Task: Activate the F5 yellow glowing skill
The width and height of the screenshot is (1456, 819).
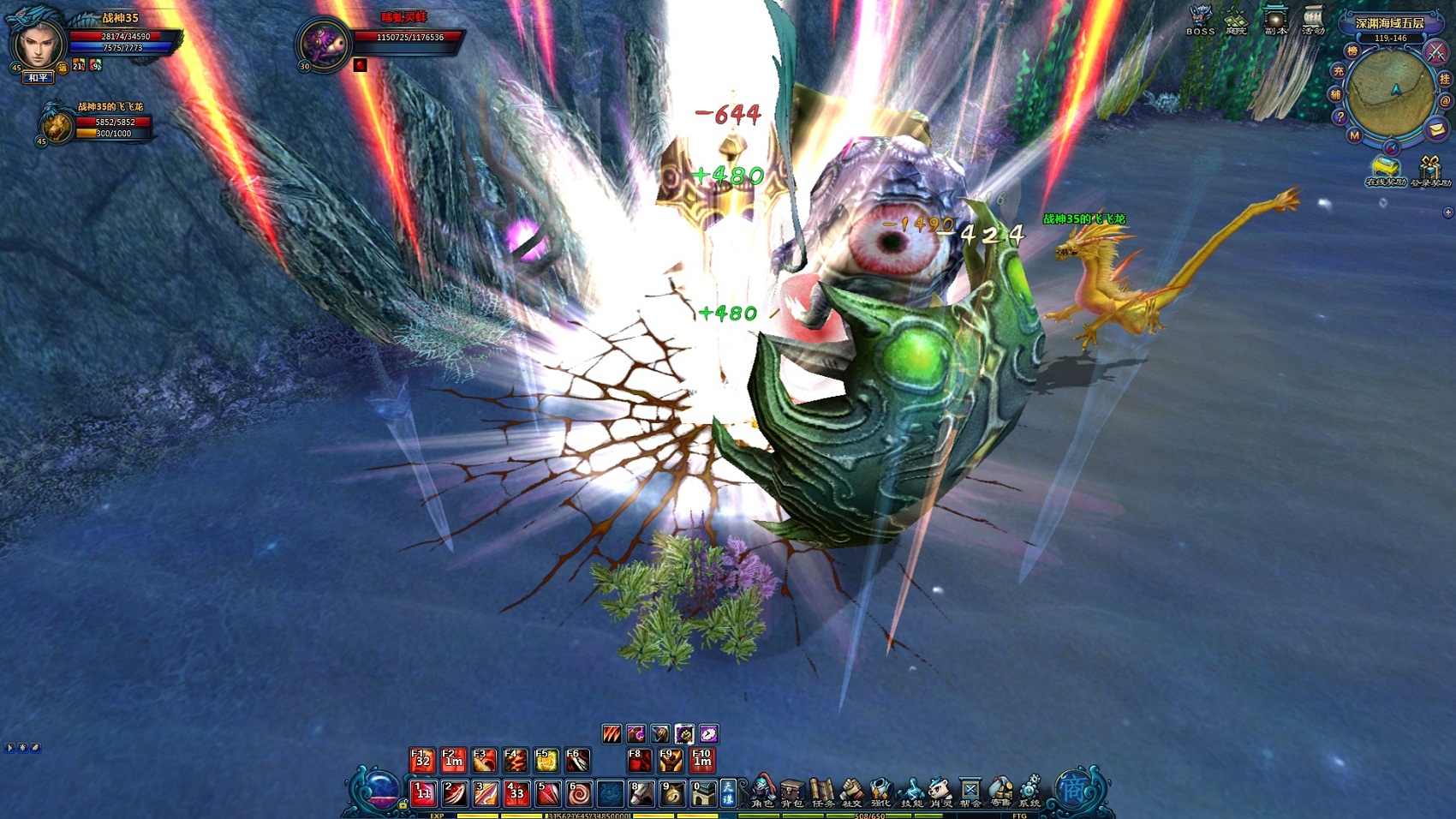Action: pyautogui.click(x=546, y=760)
